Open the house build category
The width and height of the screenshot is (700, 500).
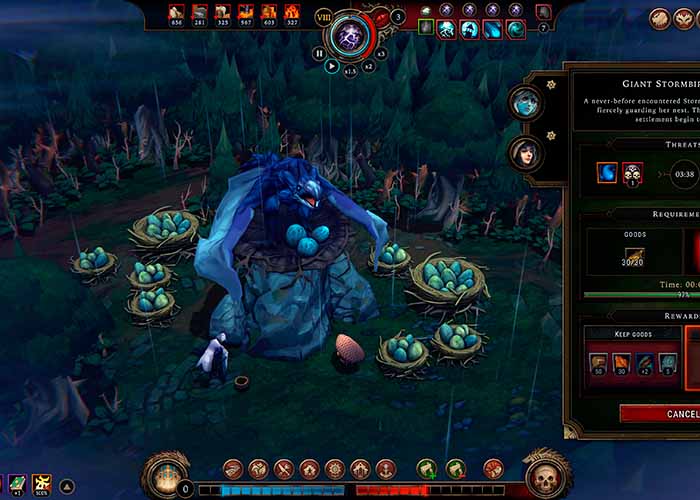[x=309, y=468]
